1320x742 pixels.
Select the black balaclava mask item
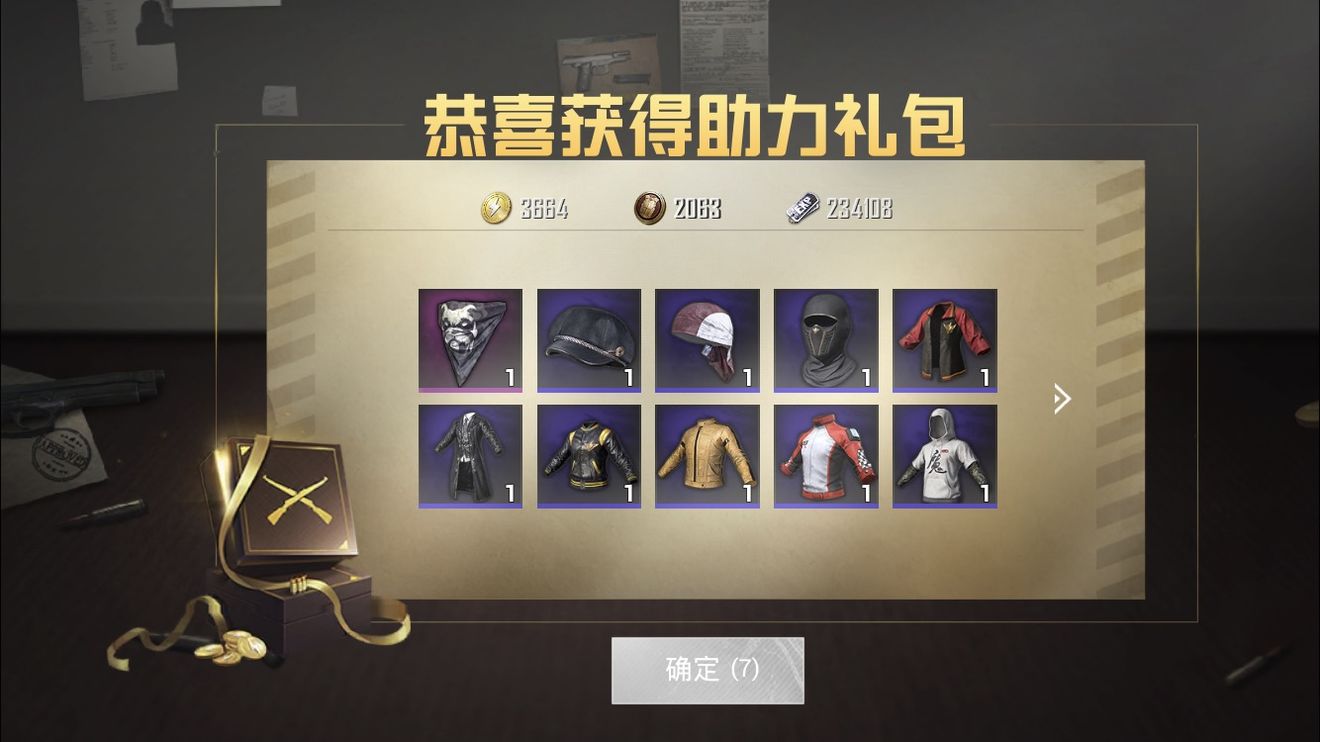(825, 340)
